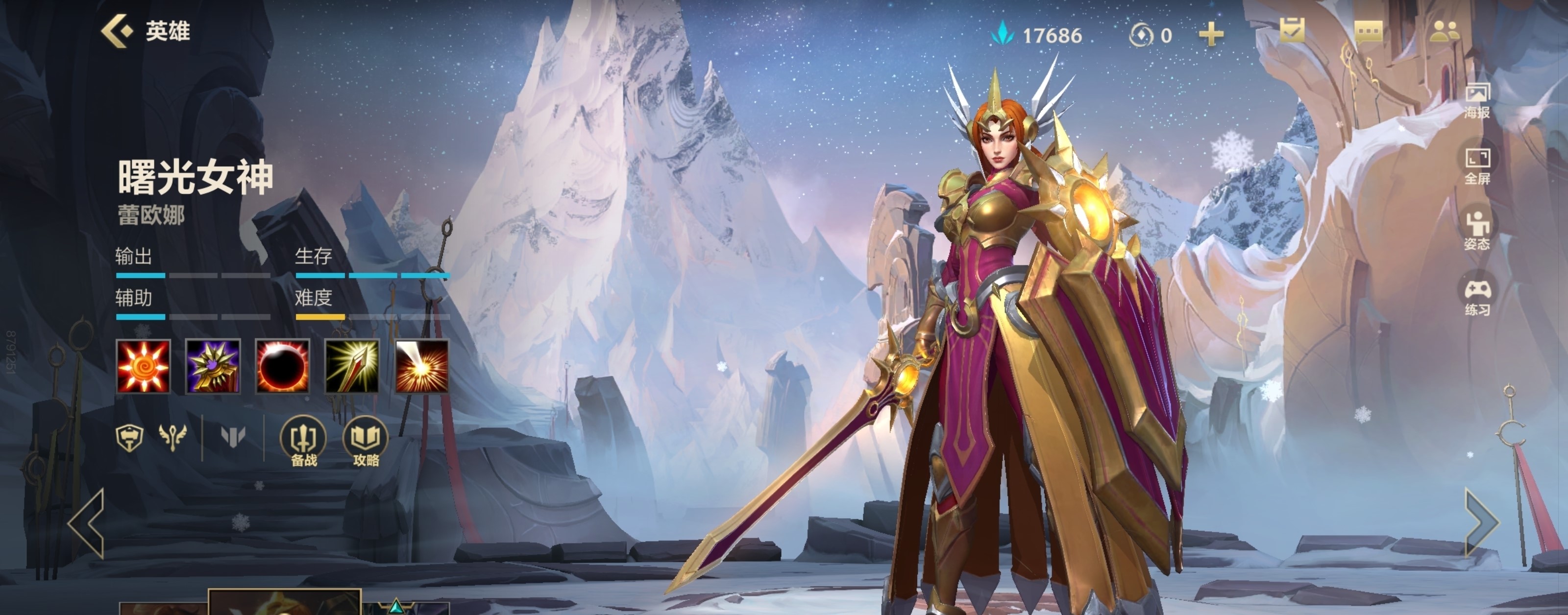View the Solar Flare ultimate icon

pyautogui.click(x=422, y=366)
